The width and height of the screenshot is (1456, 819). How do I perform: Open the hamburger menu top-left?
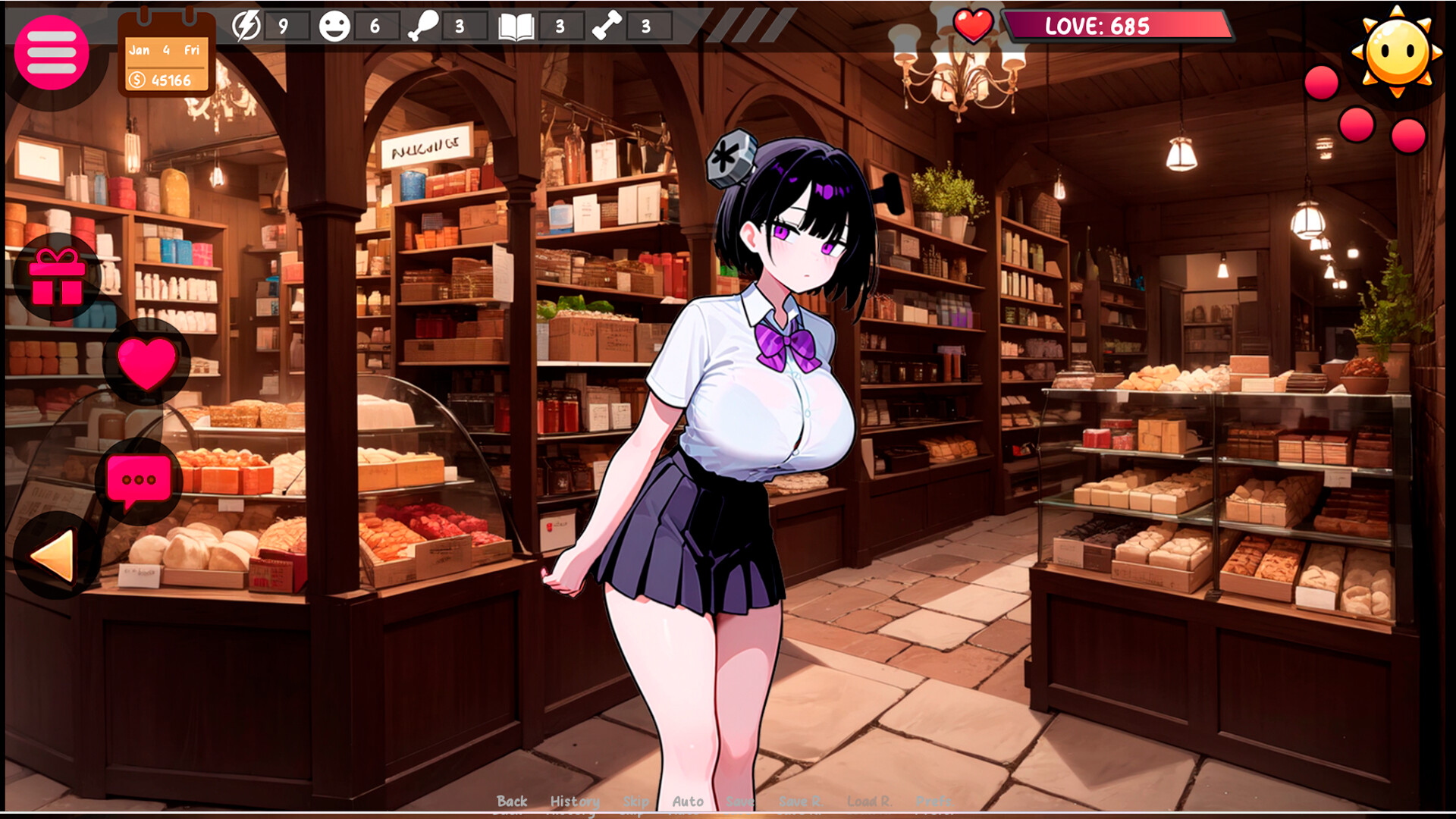[x=52, y=52]
